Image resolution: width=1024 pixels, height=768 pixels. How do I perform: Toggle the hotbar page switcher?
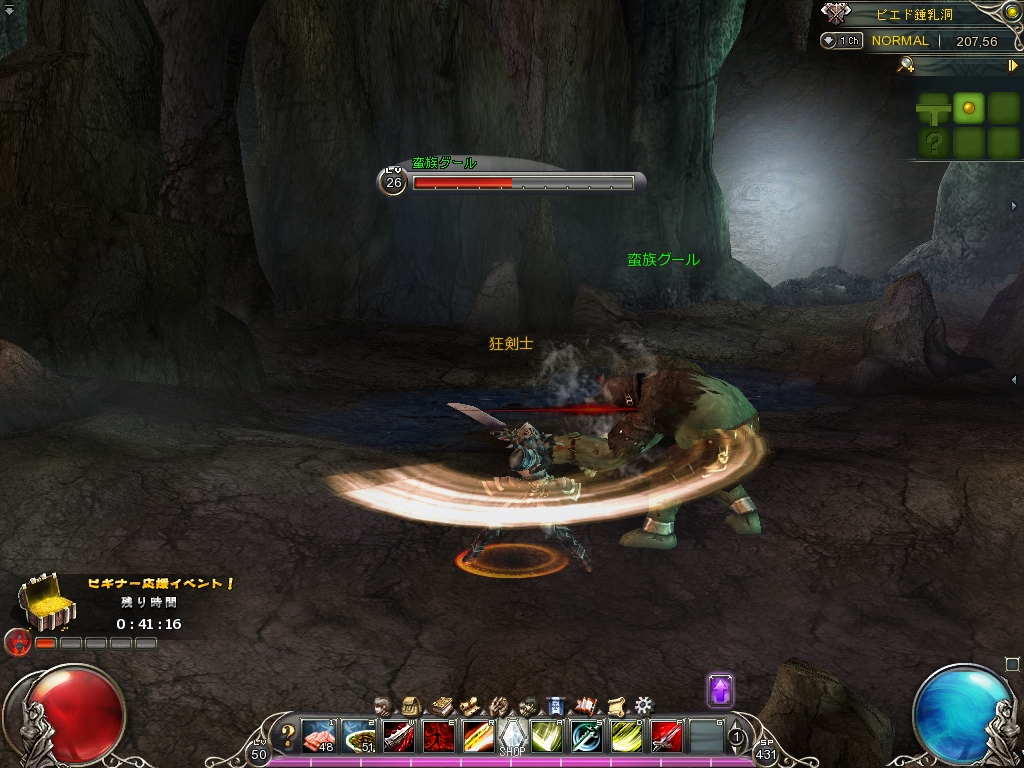point(737,737)
